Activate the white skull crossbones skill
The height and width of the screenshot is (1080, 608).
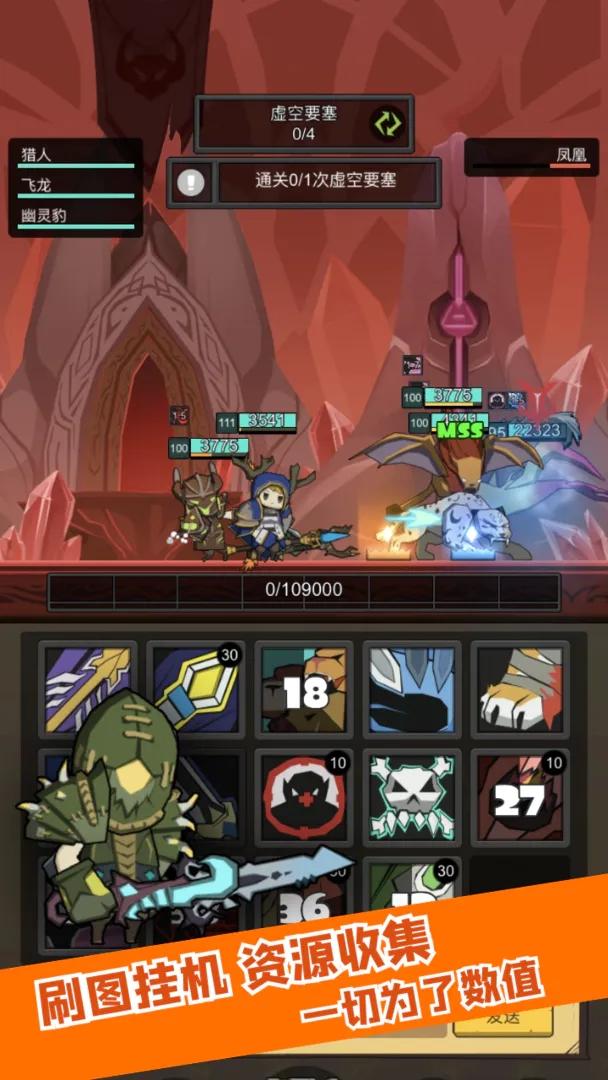click(412, 797)
